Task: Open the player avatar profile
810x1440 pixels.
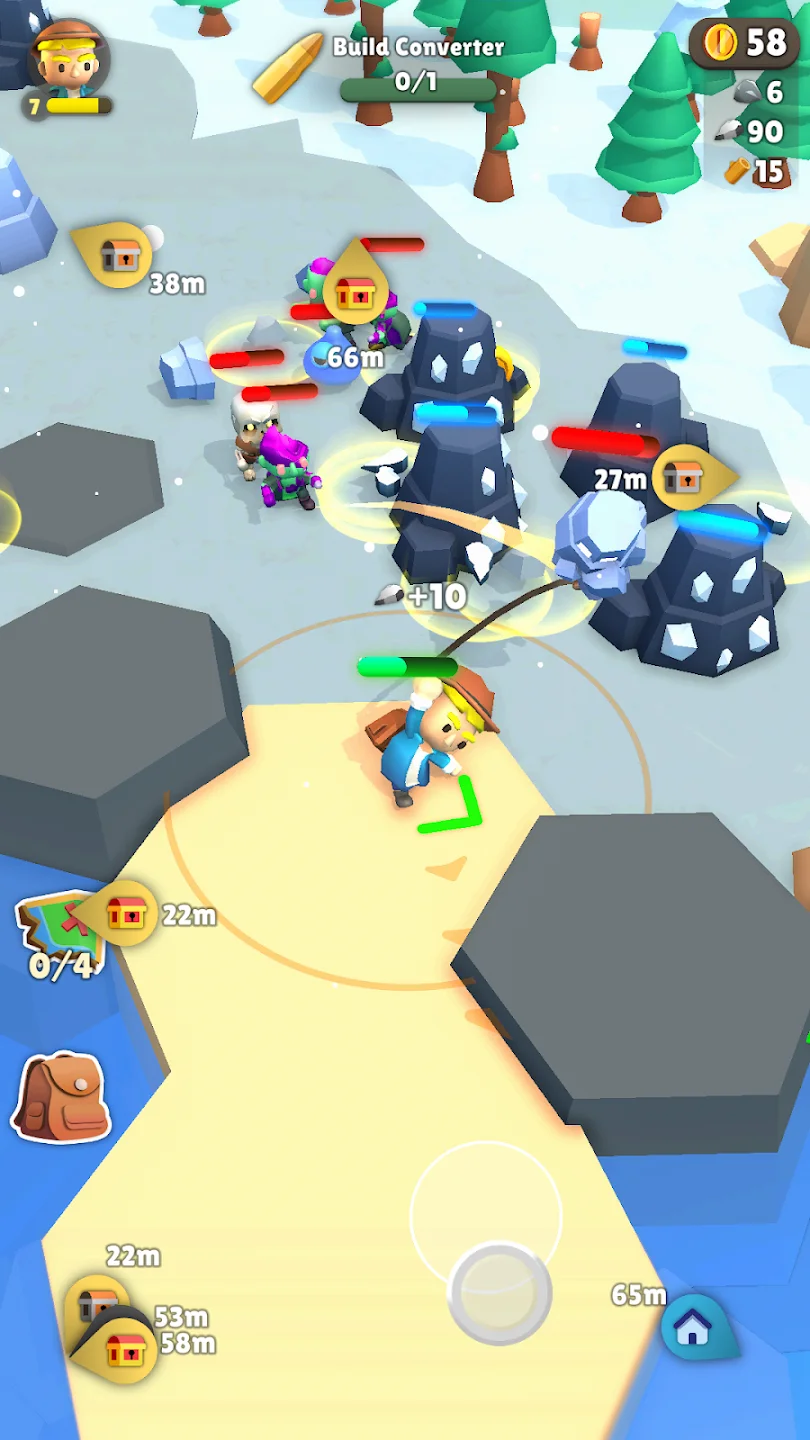Action: pos(67,60)
